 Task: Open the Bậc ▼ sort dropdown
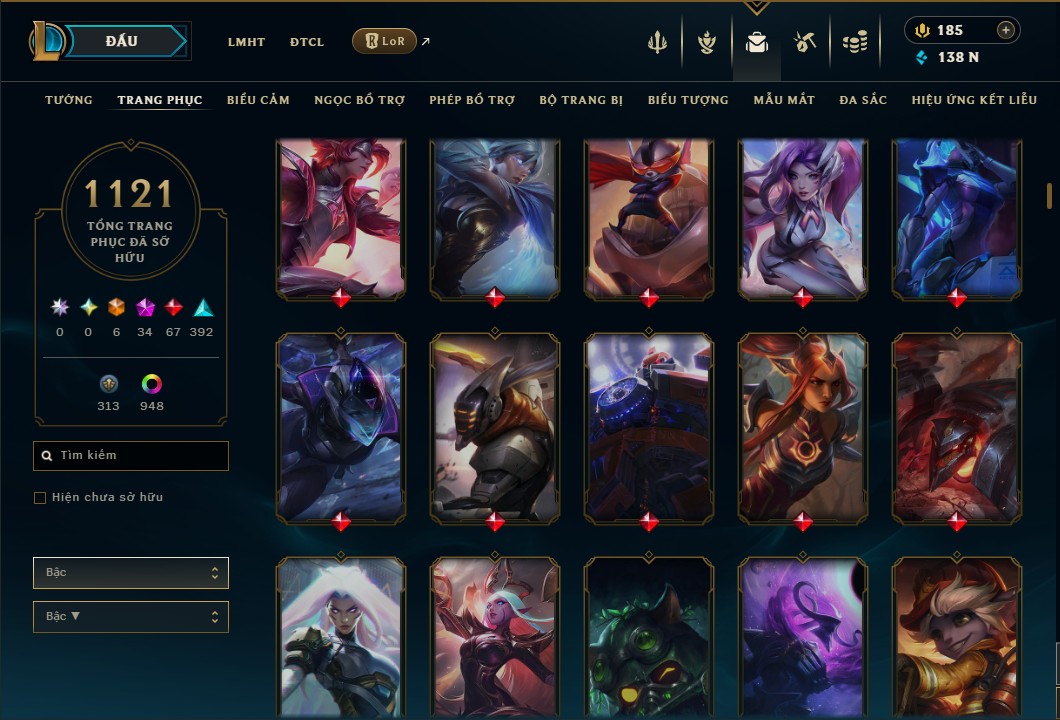pos(131,617)
